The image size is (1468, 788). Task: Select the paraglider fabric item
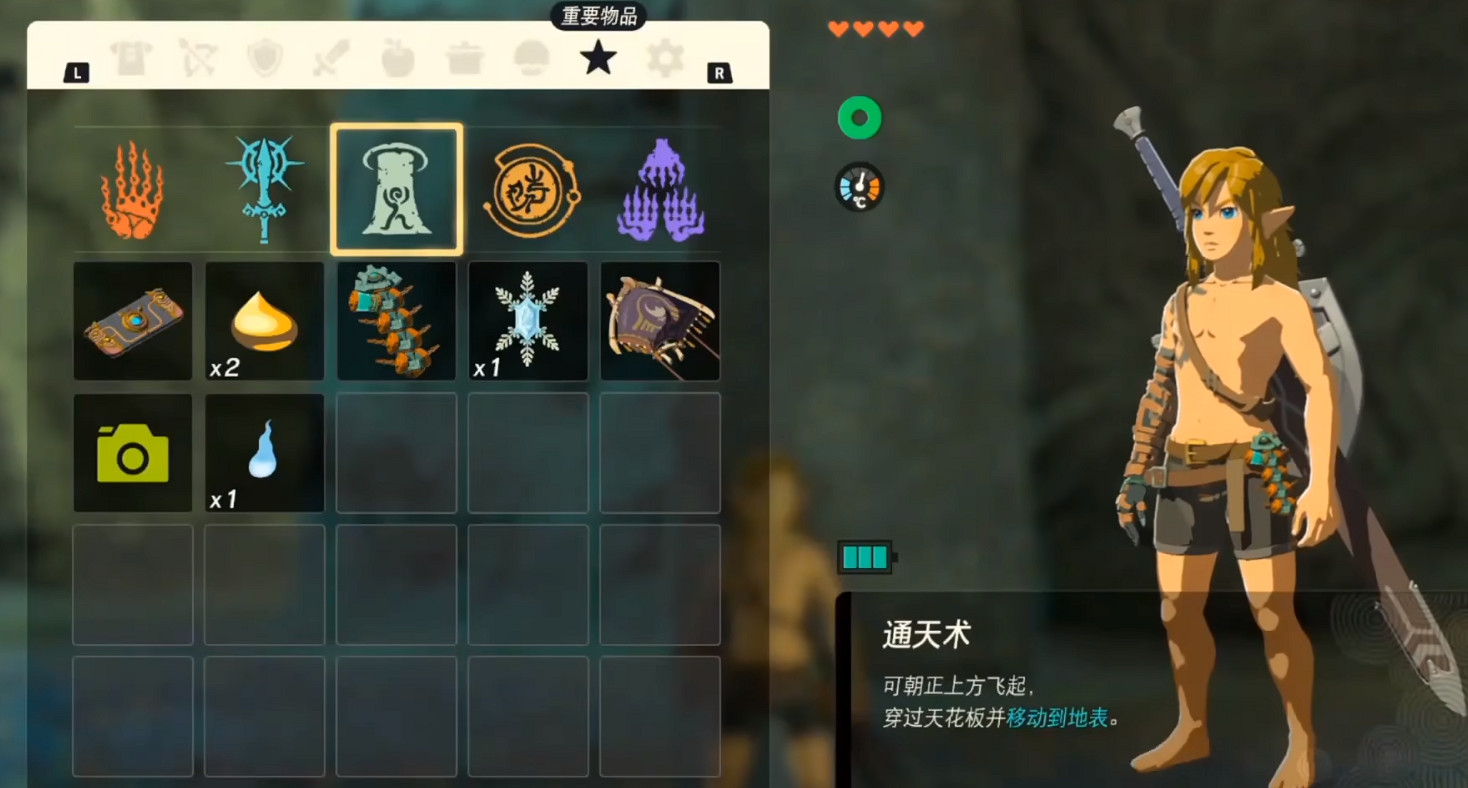pyautogui.click(x=660, y=320)
